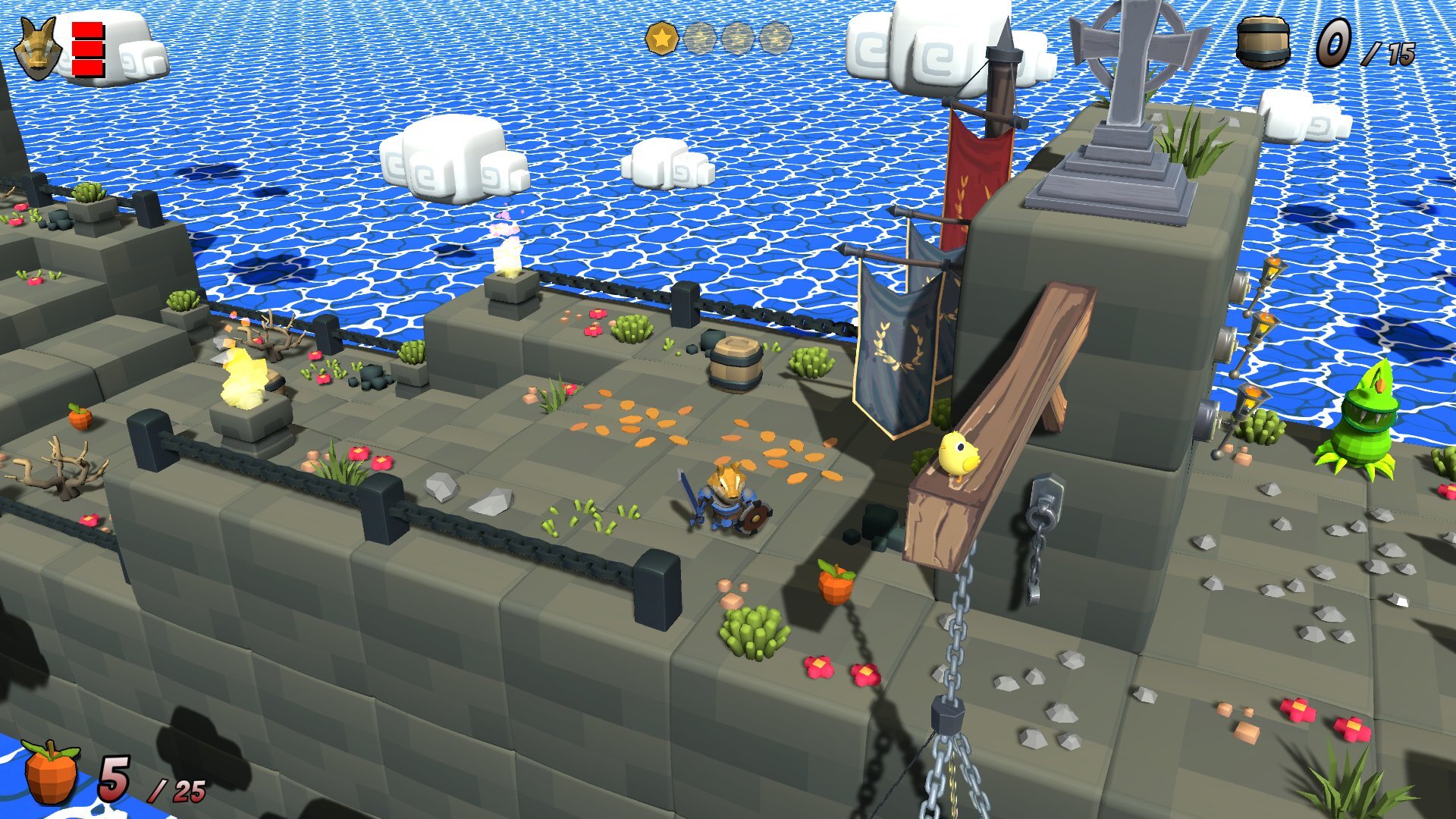This screenshot has width=1456, height=819.
Task: Click the fox character portrait icon
Action: [x=38, y=50]
